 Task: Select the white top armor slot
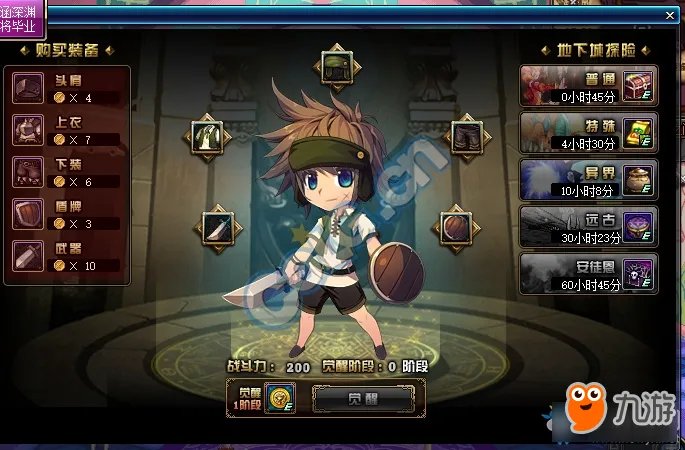pos(207,136)
